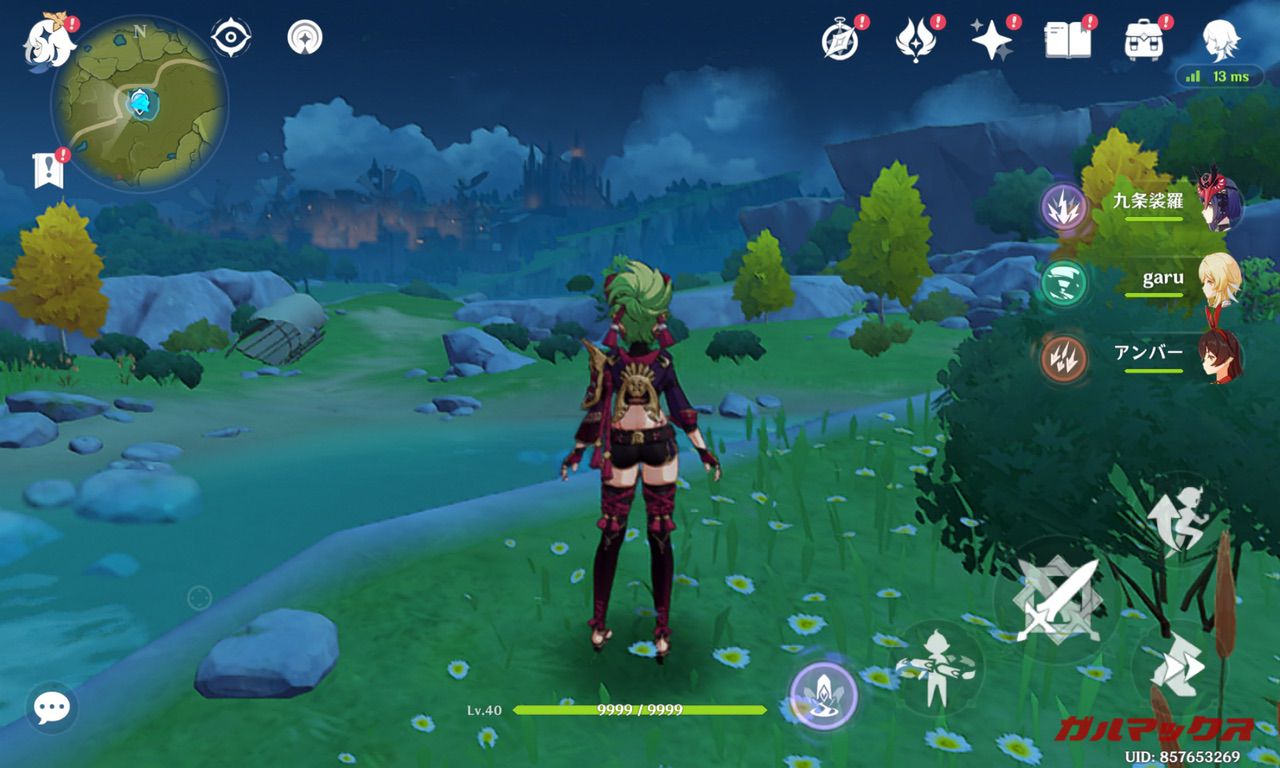Image resolution: width=1280 pixels, height=768 pixels.
Task: Open the events compass icon
Action: 839,40
